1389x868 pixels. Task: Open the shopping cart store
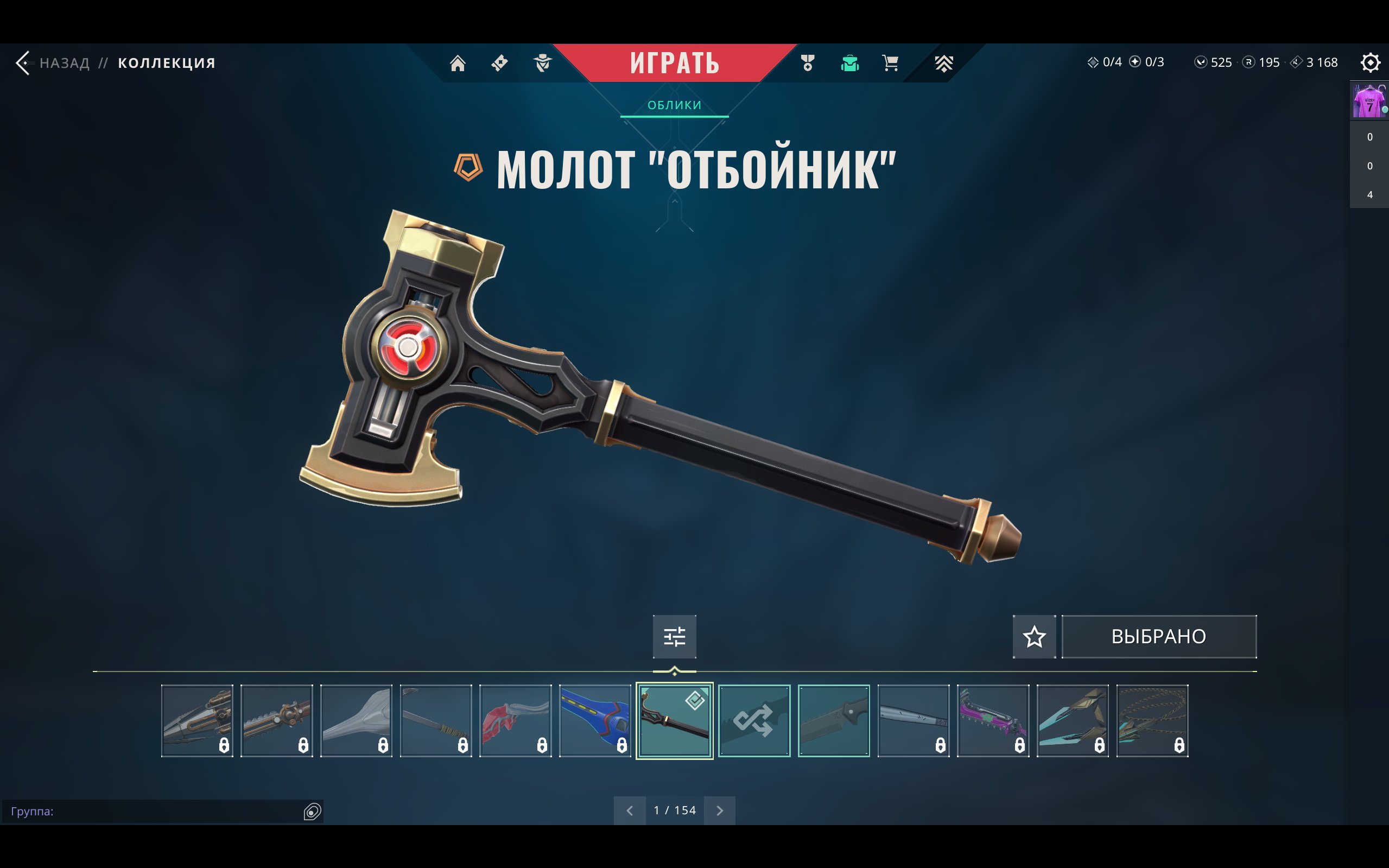[890, 62]
